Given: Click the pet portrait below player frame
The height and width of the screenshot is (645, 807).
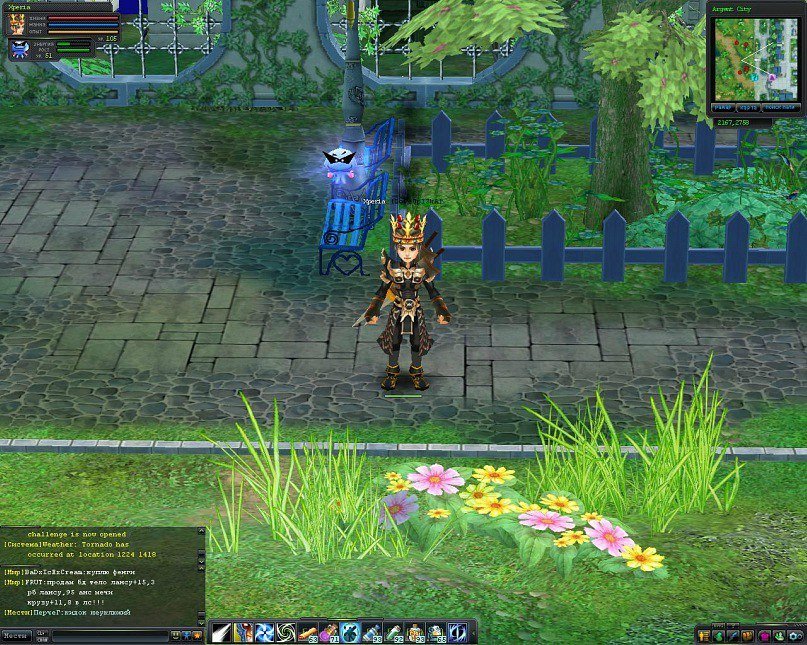Looking at the screenshot, I should click(x=19, y=47).
